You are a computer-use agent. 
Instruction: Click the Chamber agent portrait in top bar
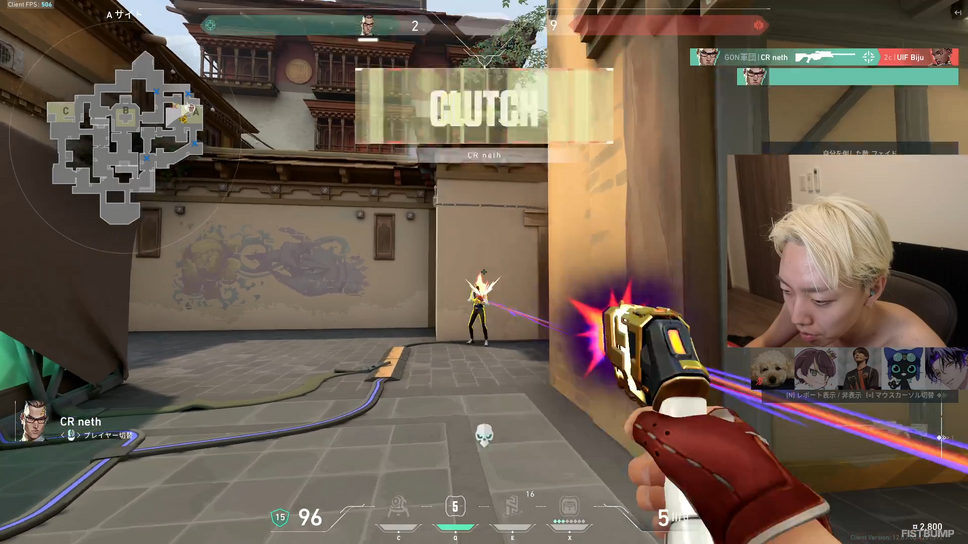(367, 25)
